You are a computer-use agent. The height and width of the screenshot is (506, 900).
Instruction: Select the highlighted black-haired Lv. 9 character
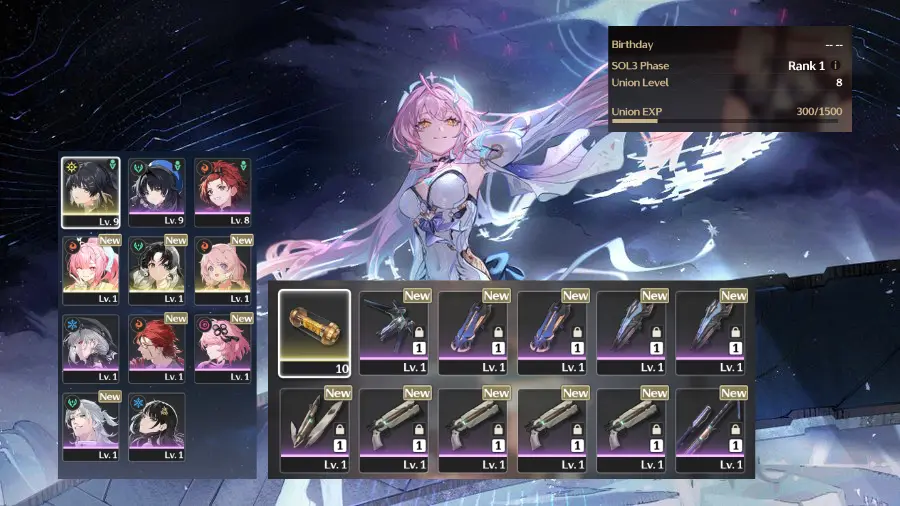click(91, 190)
